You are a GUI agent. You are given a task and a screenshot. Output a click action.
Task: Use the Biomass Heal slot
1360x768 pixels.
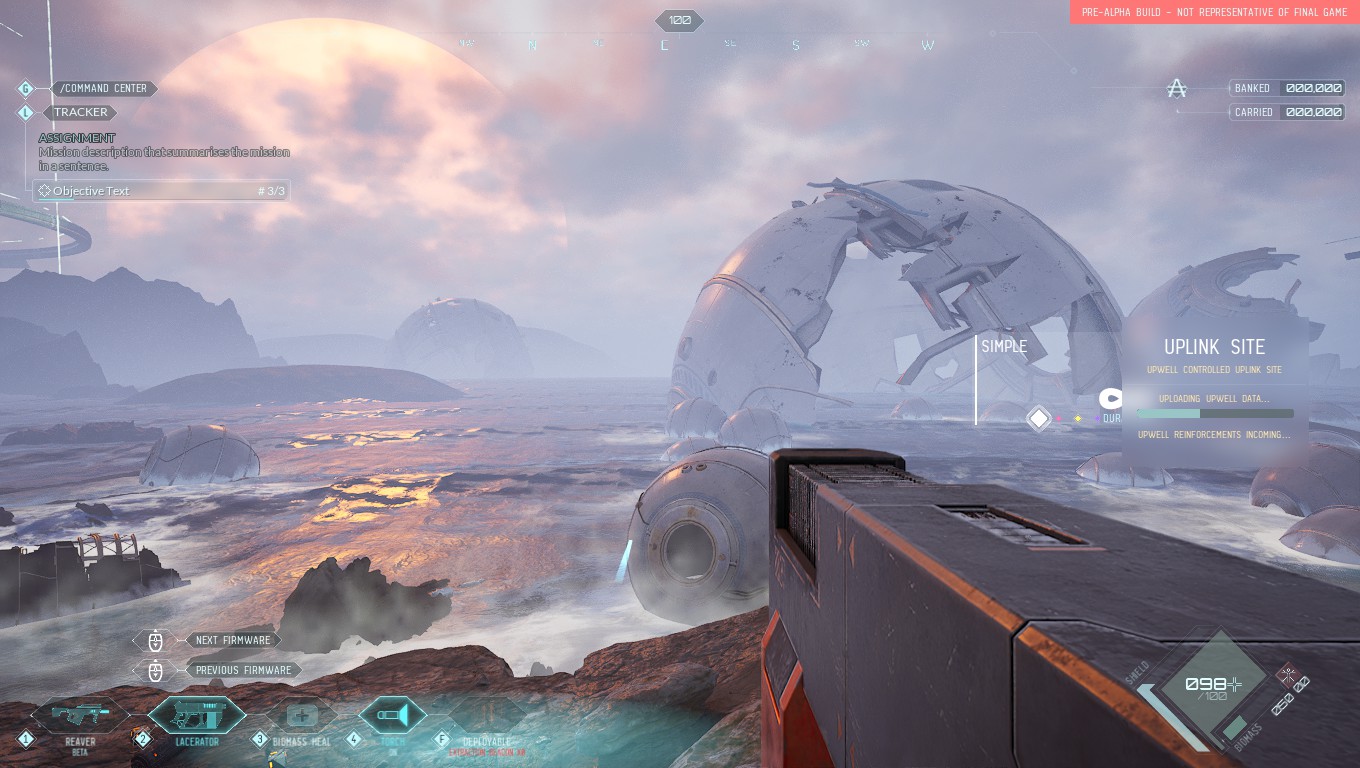pyautogui.click(x=301, y=716)
